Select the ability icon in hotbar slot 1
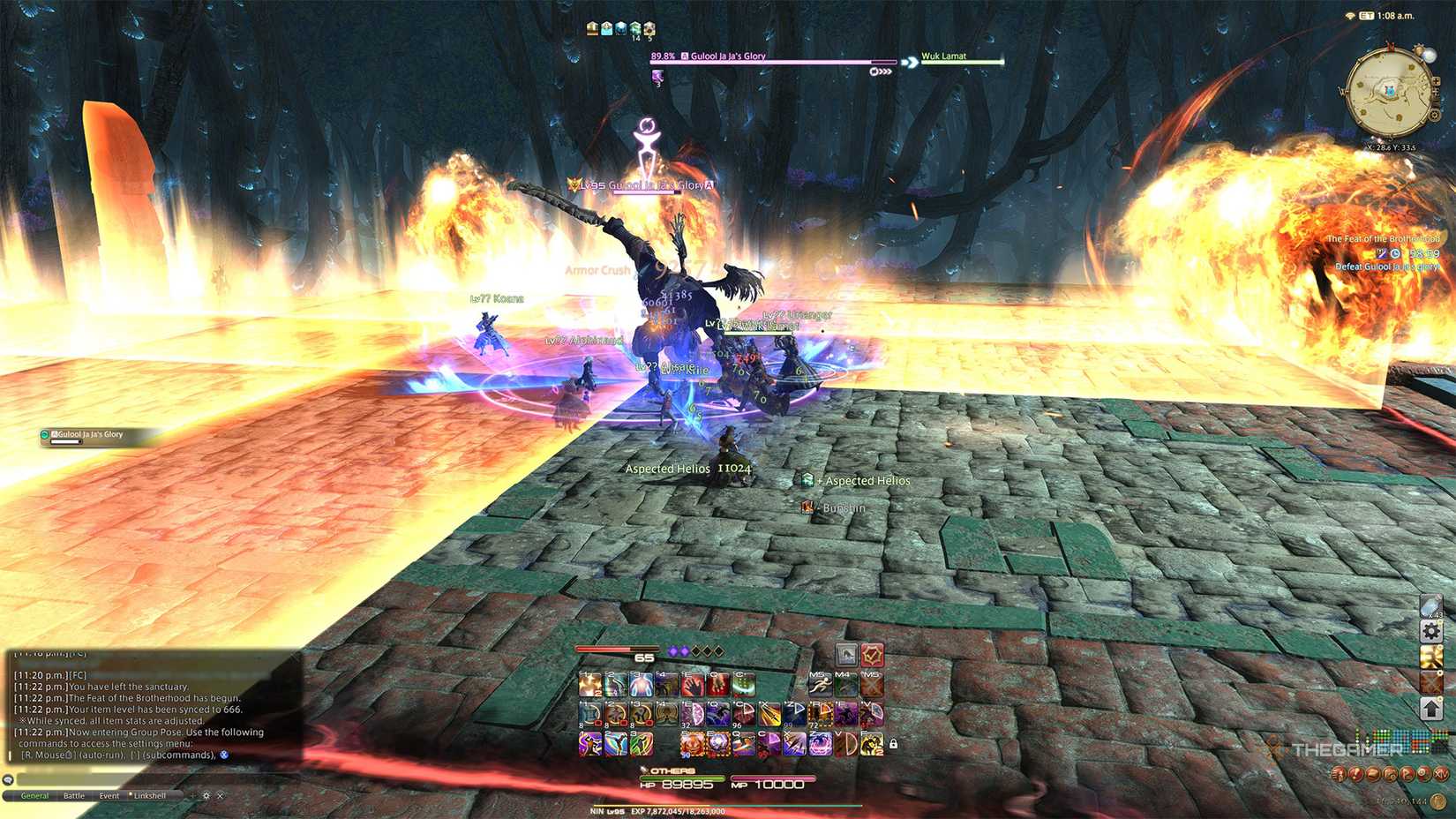Screen dimensions: 1456x819 (589, 685)
